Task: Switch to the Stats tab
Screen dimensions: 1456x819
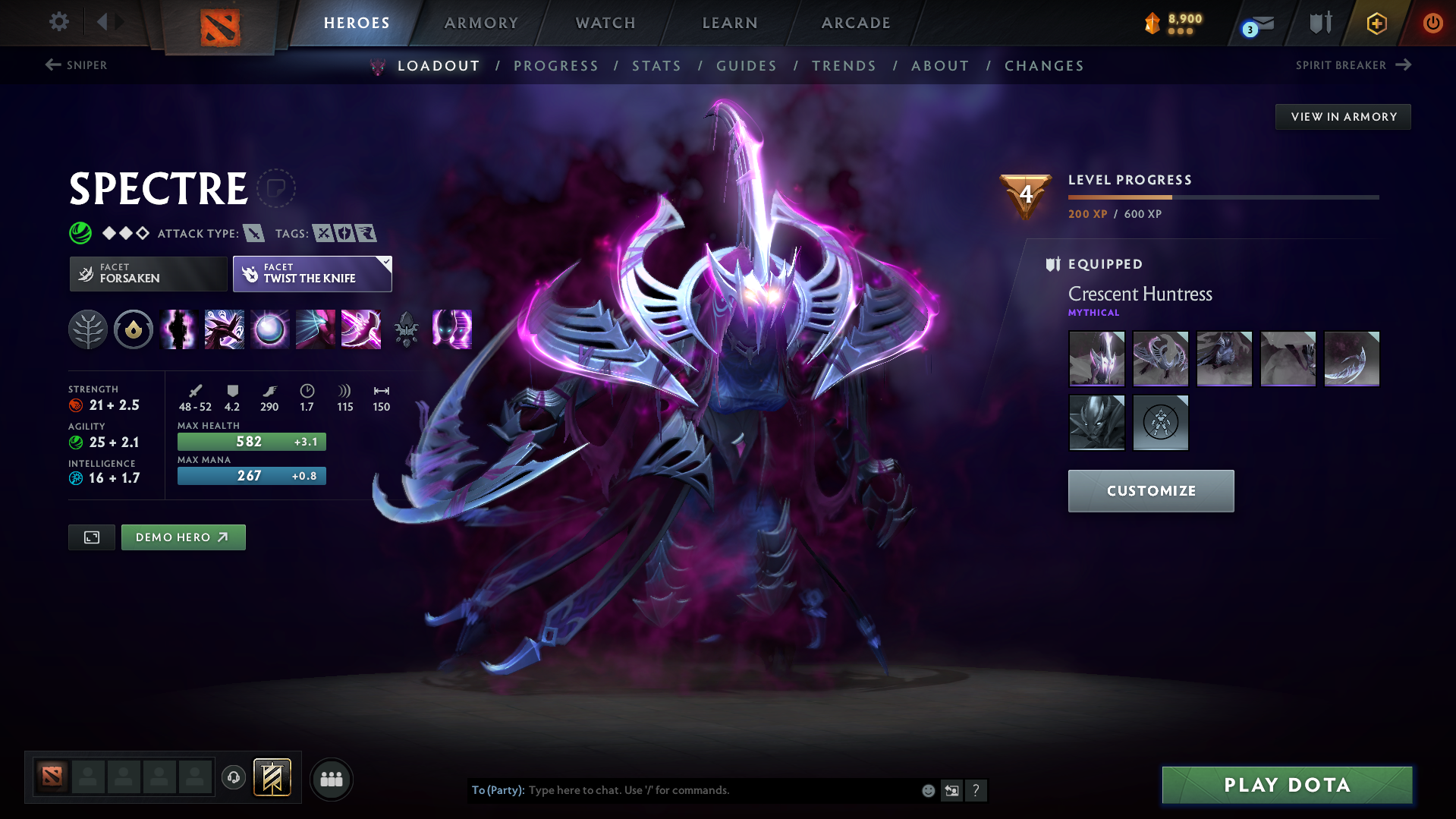Action: point(656,65)
